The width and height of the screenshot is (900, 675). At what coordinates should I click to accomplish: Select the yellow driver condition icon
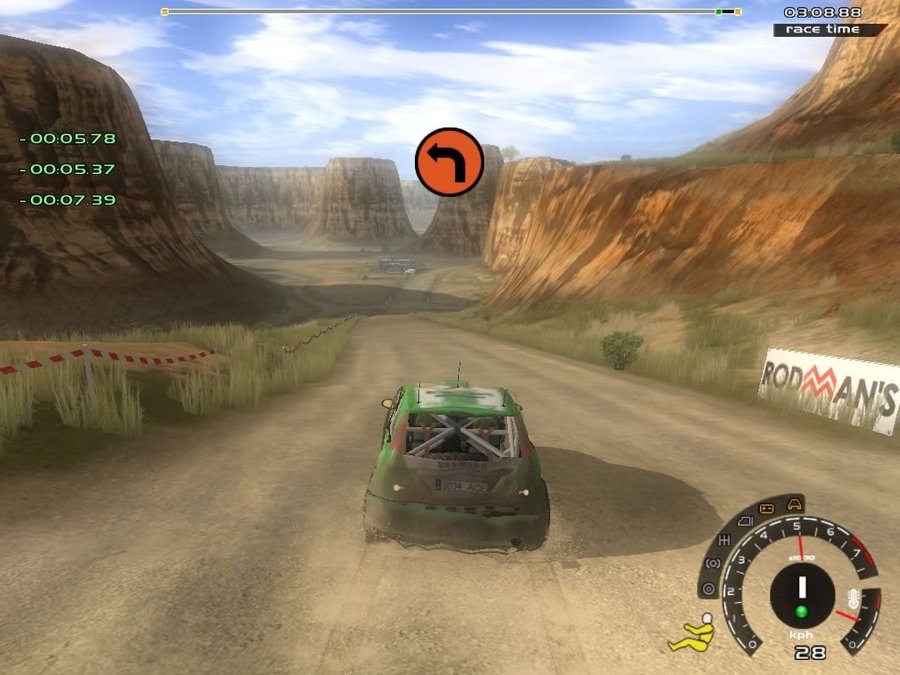tap(694, 634)
